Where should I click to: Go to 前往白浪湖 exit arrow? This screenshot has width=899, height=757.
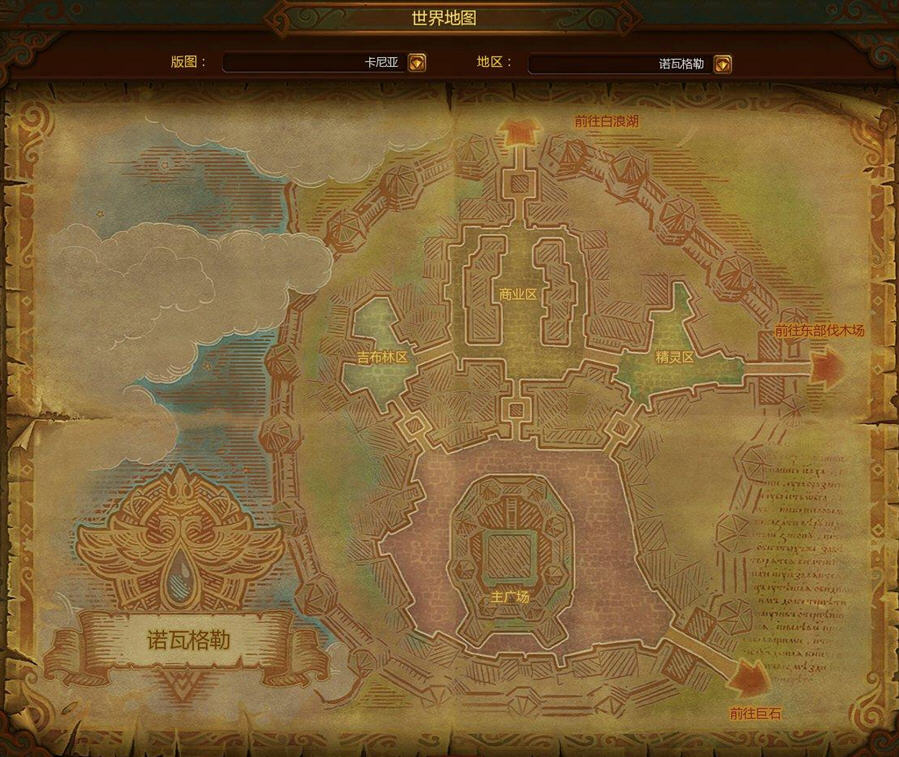point(519,132)
